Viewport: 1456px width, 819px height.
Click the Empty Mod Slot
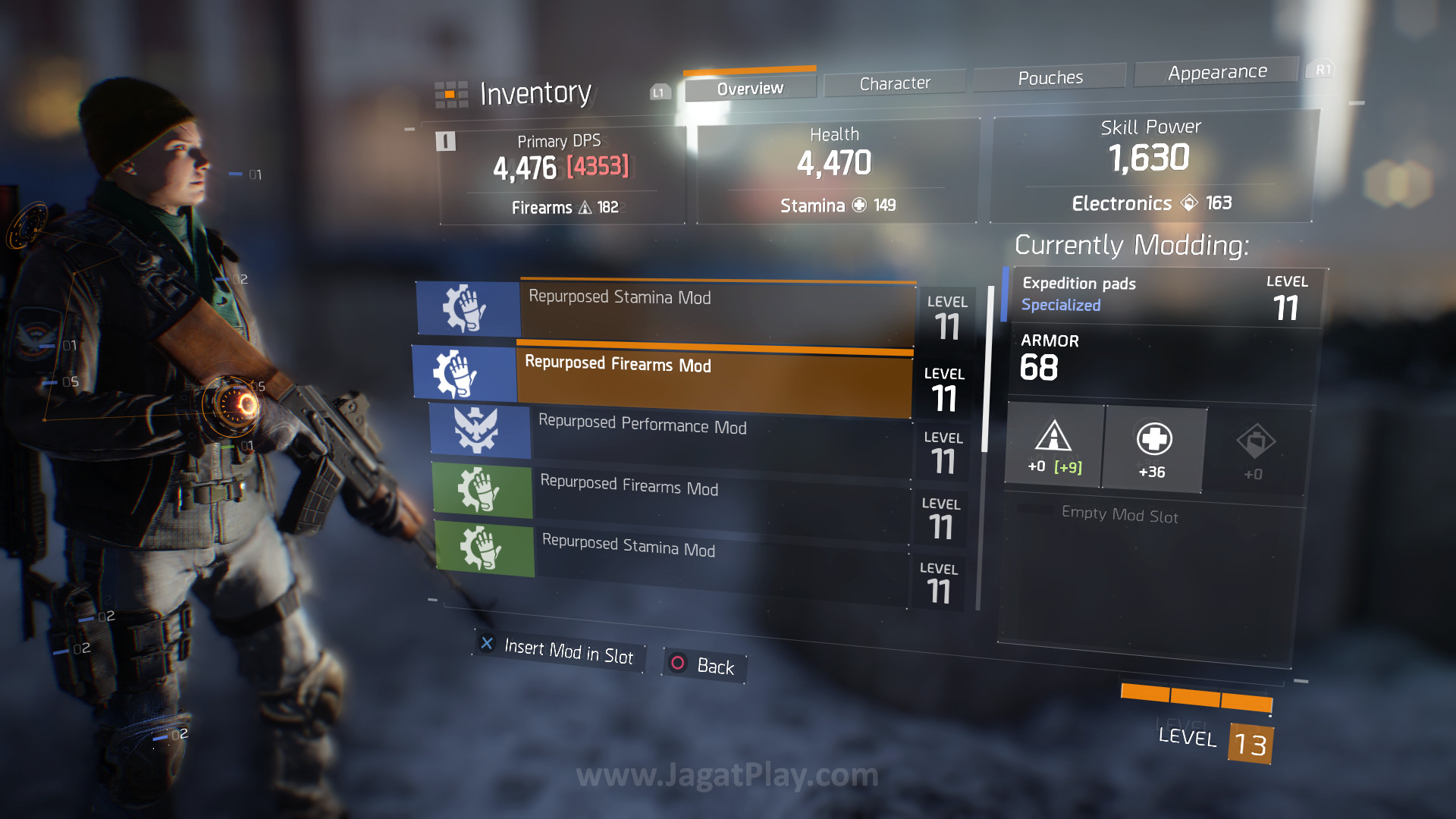click(x=1119, y=516)
